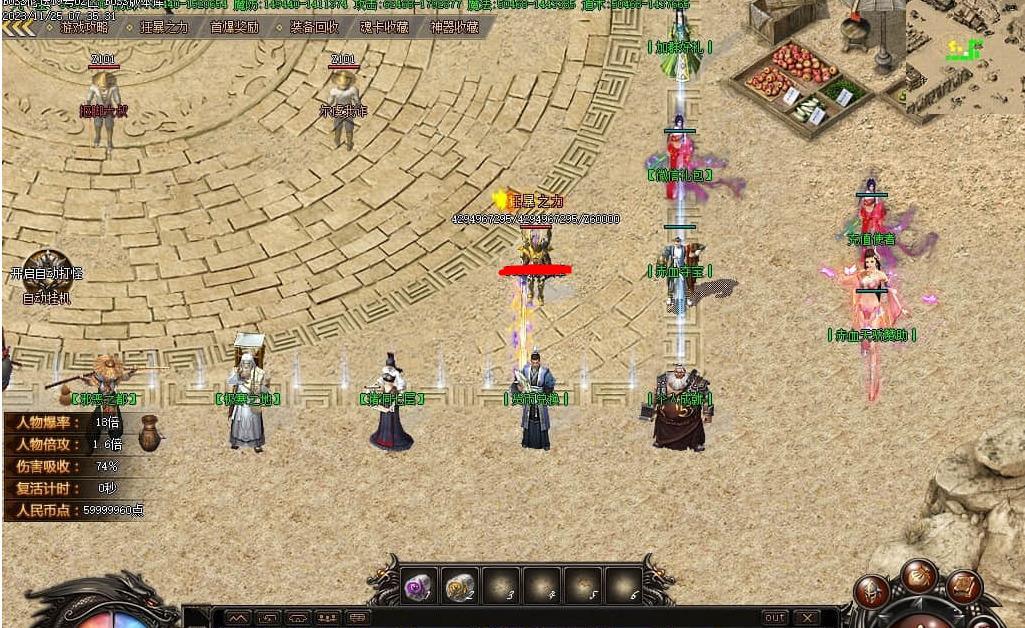Screen dimensions: 1025x628
Task: Use the purple swirl scroll in hotbar slot 1
Action: click(x=418, y=586)
